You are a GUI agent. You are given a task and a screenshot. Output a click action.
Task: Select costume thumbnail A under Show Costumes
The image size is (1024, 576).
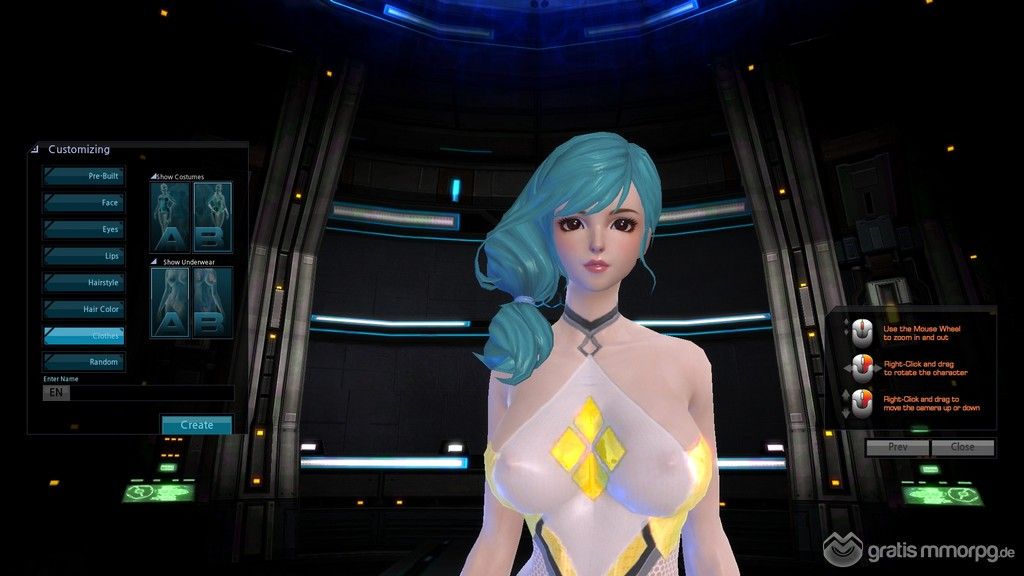click(168, 217)
